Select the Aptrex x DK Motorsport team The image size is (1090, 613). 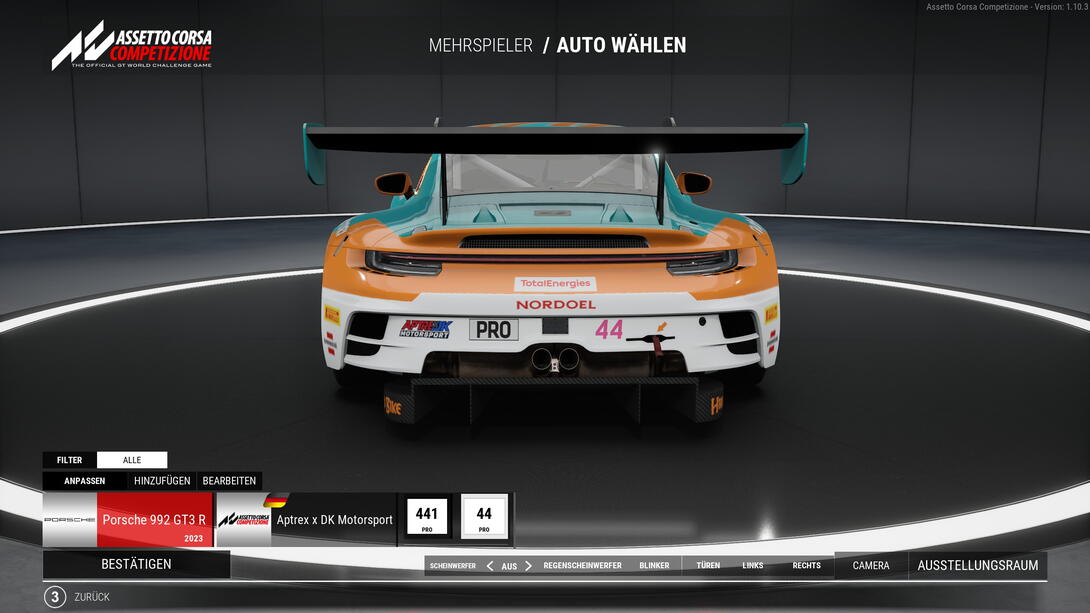(x=306, y=520)
